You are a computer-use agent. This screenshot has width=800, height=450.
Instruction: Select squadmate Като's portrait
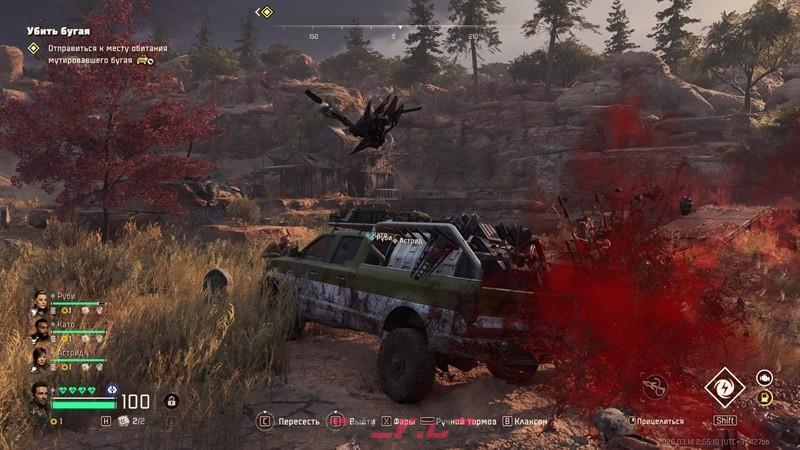tap(40, 329)
